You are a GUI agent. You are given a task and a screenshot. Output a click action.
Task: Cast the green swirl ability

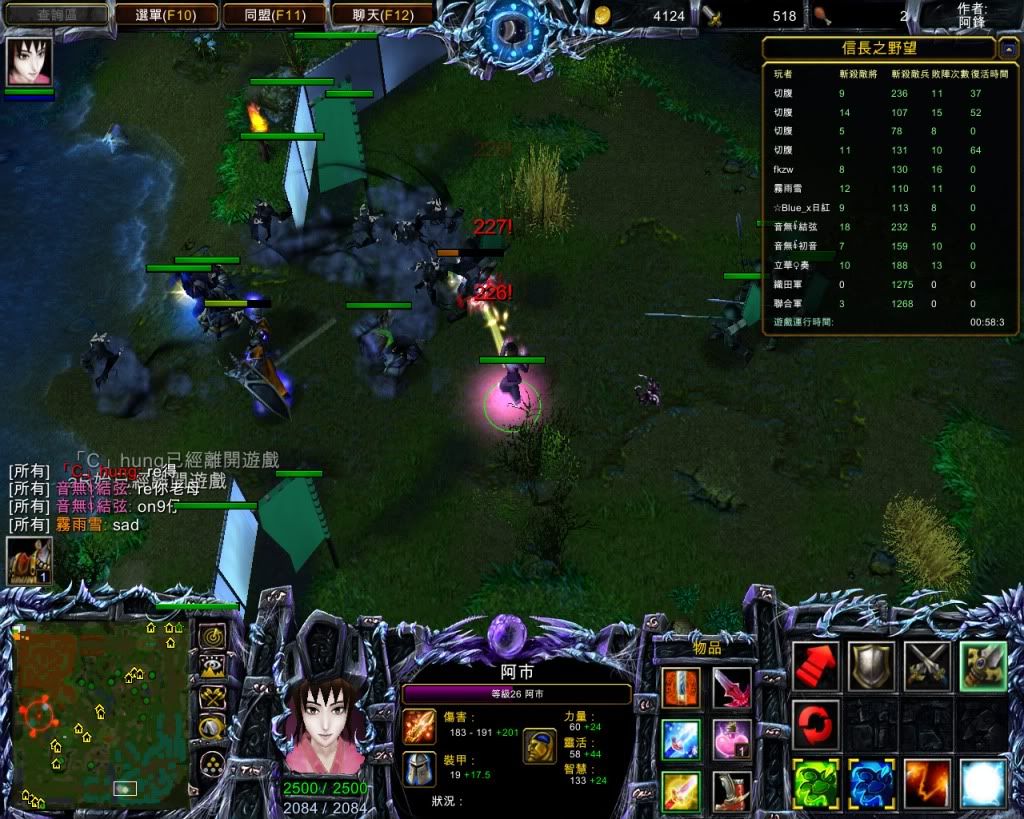point(815,783)
